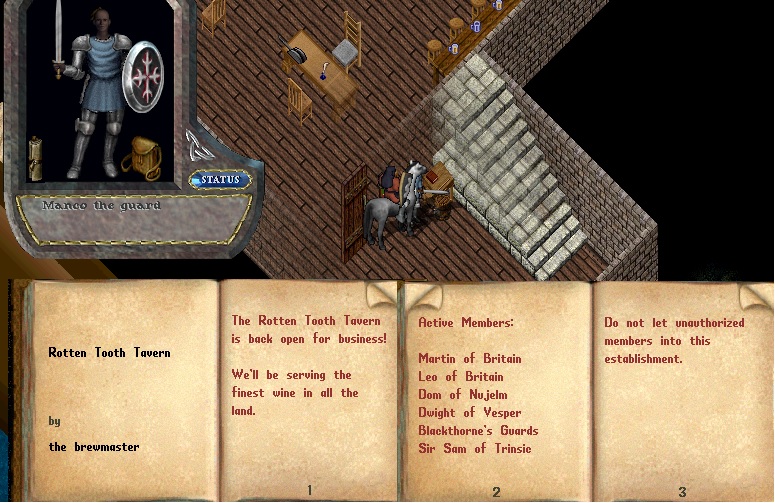This screenshot has width=775, height=503.
Task: Click the white virtue knot symbol
Action: [195, 145]
